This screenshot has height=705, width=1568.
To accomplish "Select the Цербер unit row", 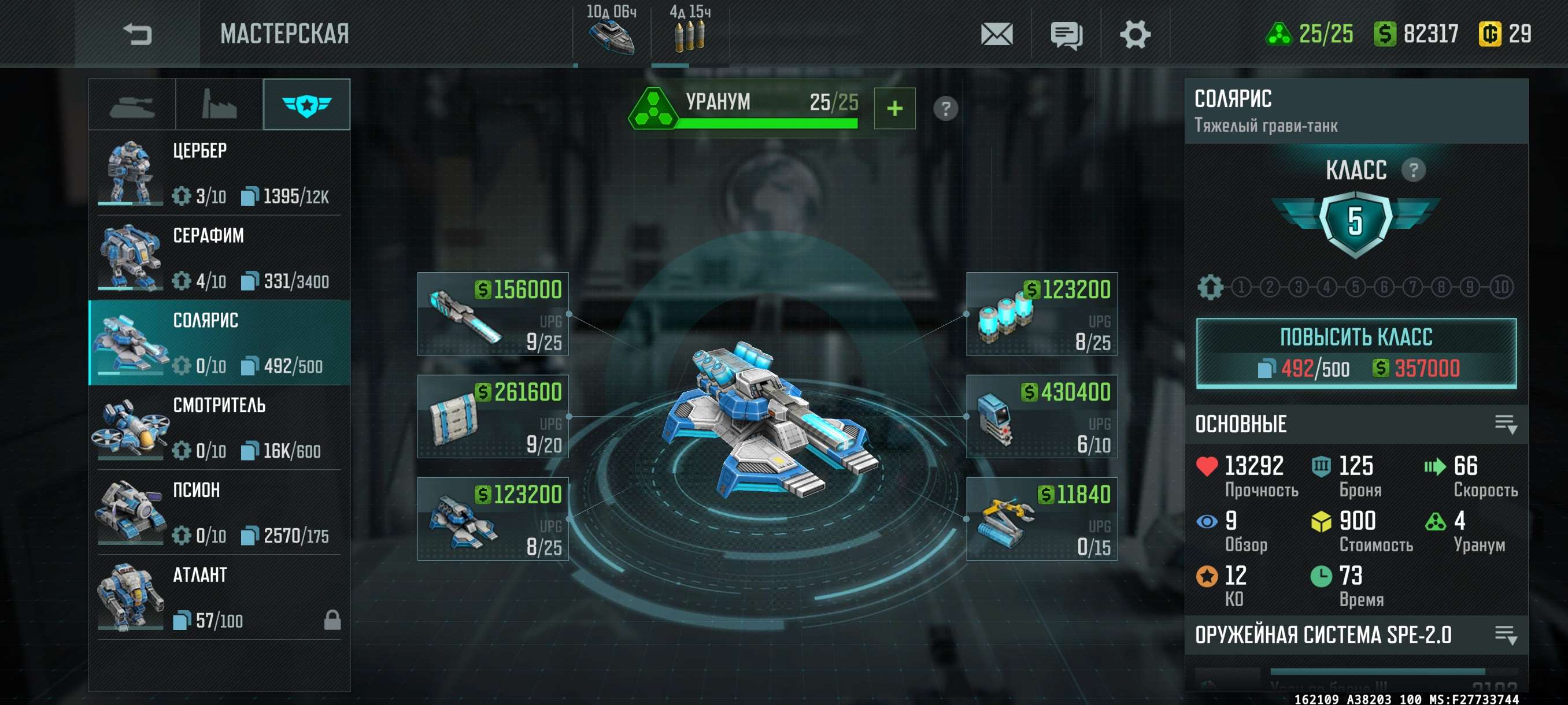I will (x=219, y=173).
